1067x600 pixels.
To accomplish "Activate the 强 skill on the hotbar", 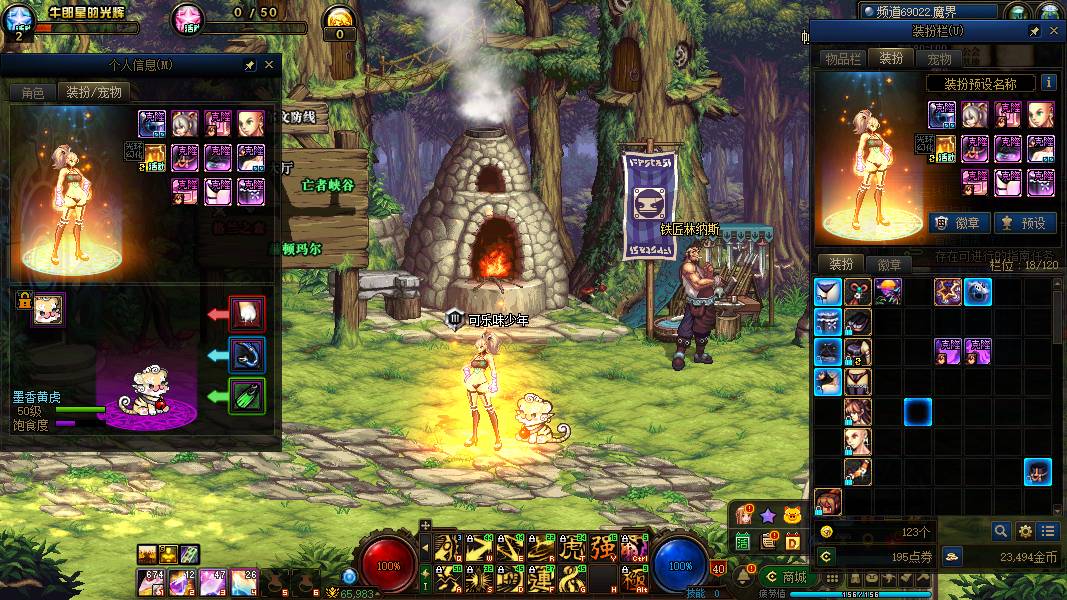I will (603, 548).
